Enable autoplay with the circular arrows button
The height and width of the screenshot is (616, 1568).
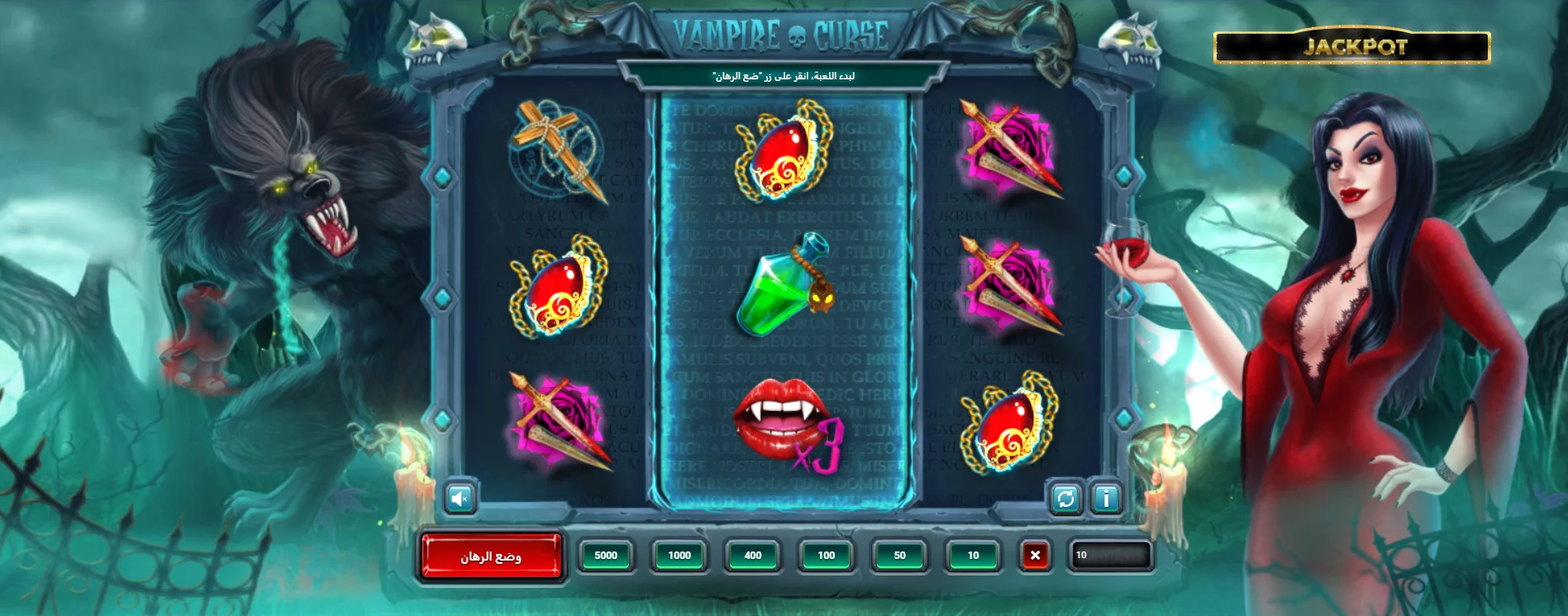1065,498
